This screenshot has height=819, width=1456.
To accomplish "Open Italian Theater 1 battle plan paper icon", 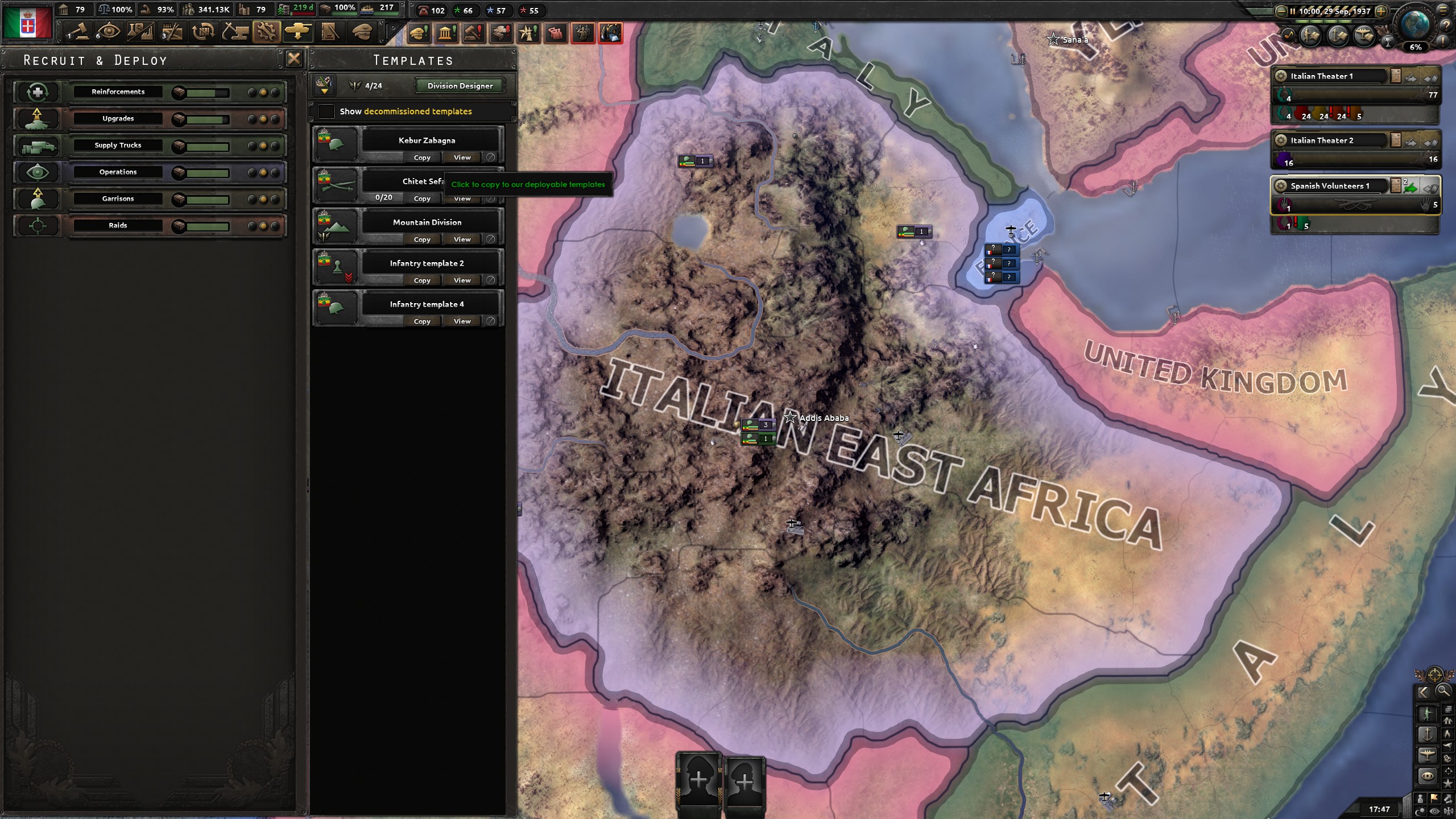I will (1396, 76).
